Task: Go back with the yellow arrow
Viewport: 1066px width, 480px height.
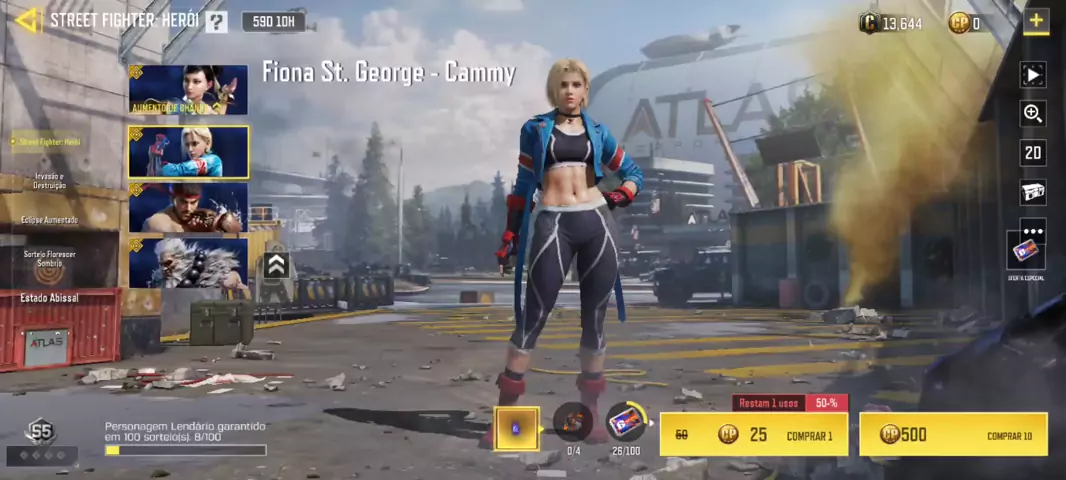Action: pyautogui.click(x=28, y=20)
